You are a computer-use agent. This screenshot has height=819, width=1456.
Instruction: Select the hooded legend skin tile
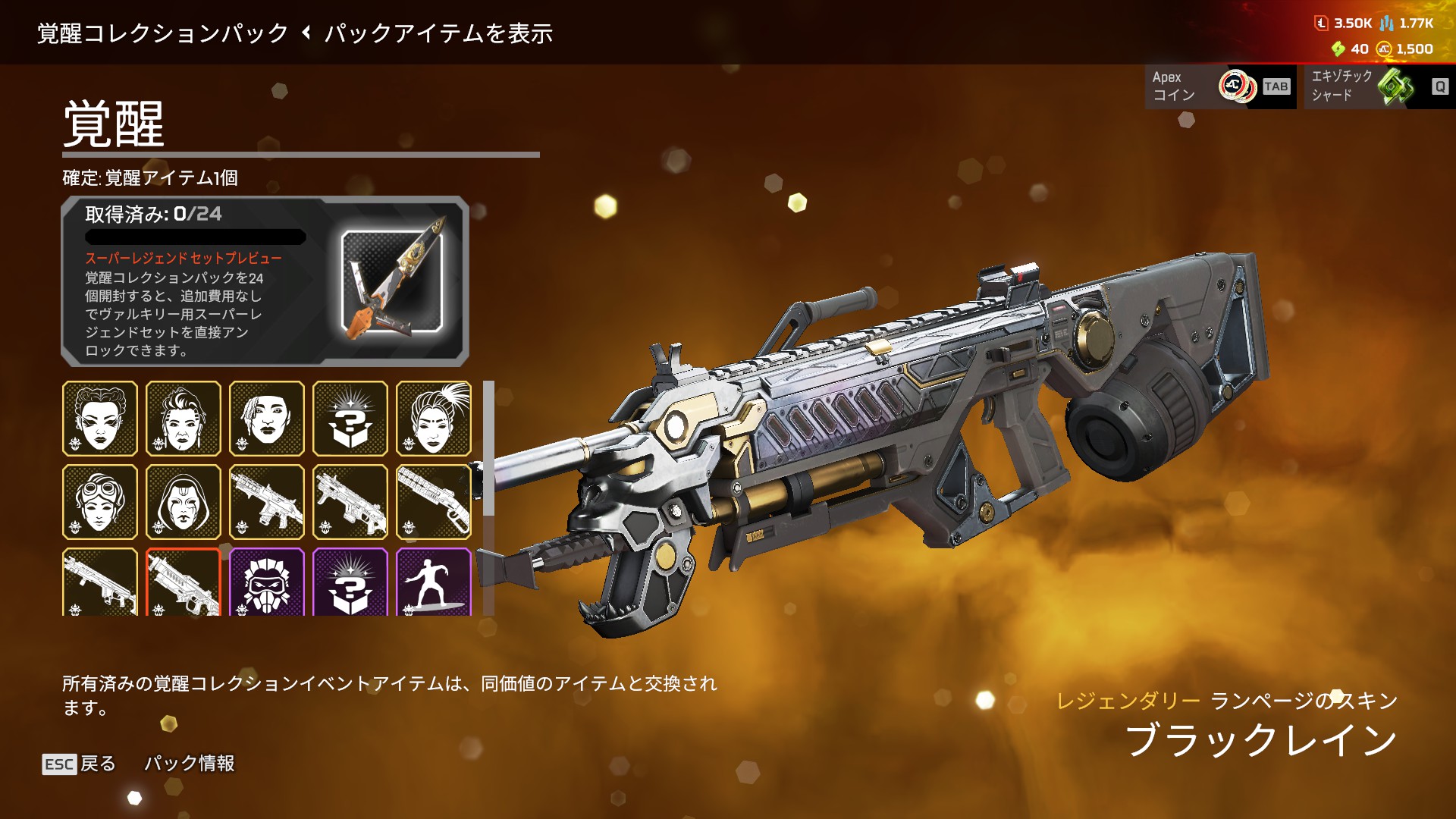click(184, 502)
